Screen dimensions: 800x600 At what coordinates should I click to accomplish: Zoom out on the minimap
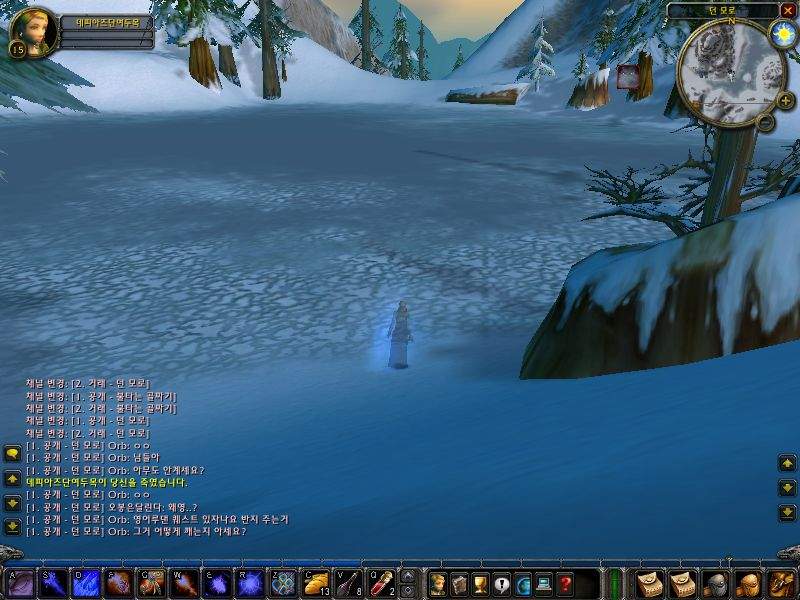pos(765,122)
